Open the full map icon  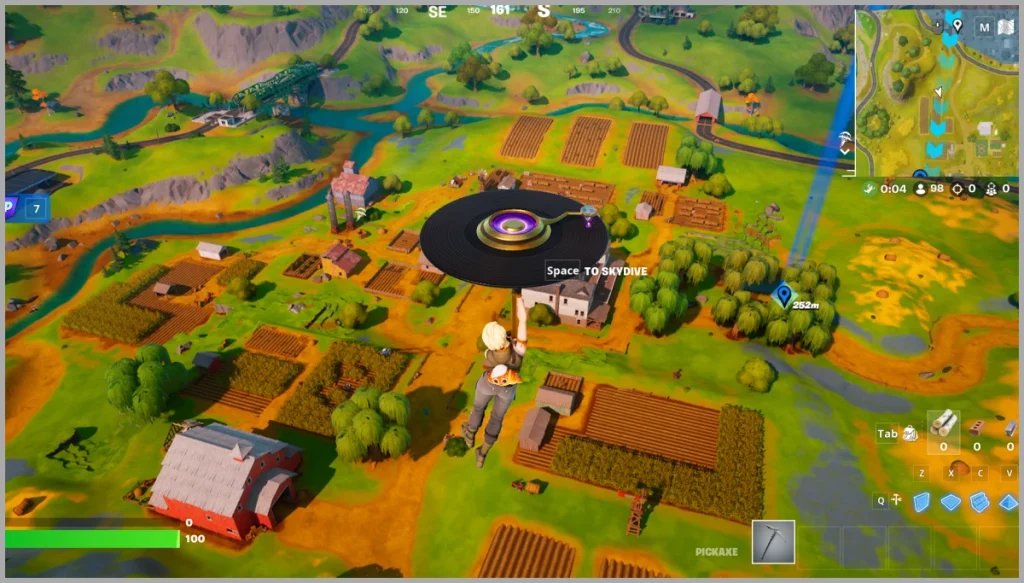[1005, 27]
